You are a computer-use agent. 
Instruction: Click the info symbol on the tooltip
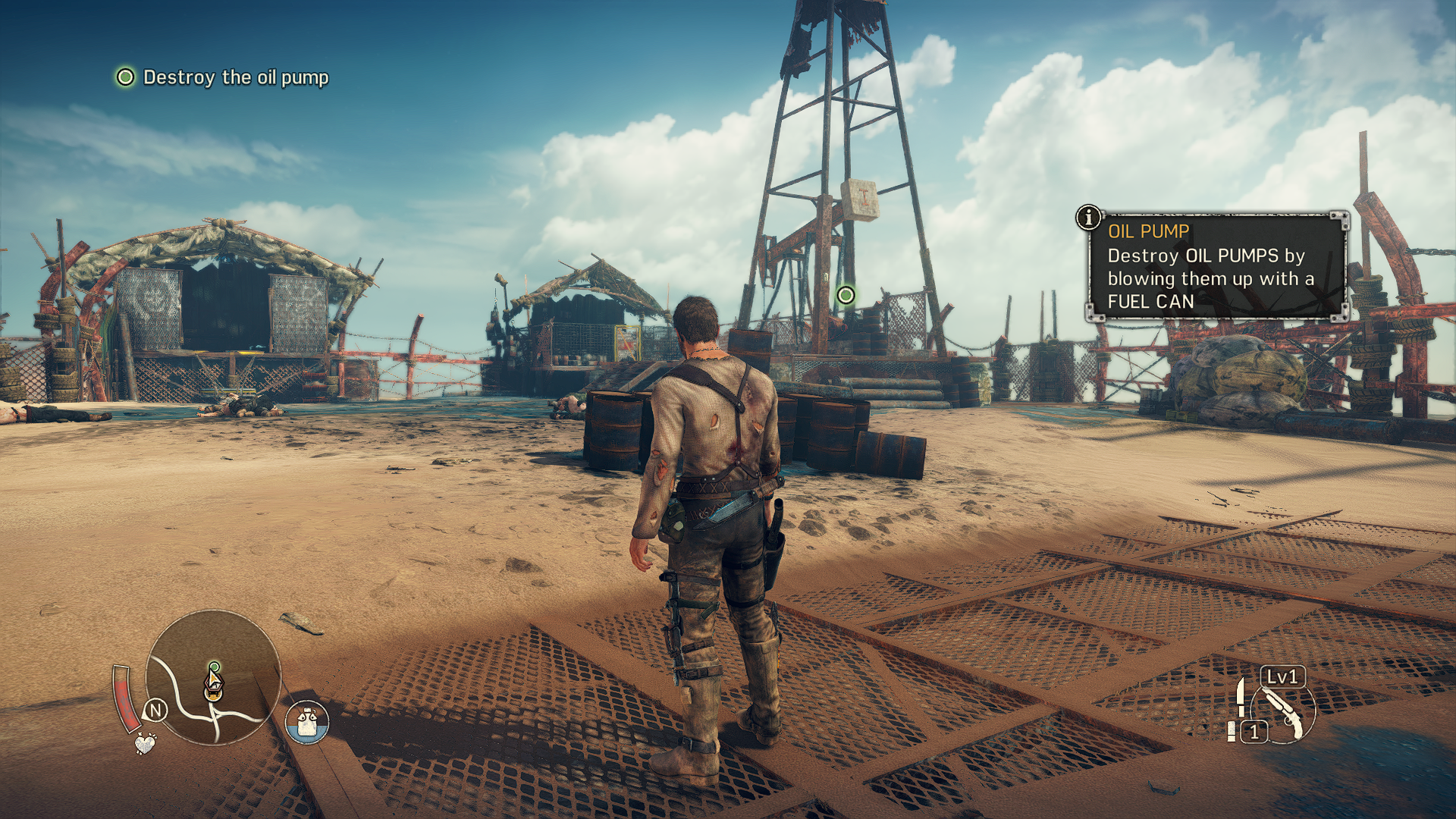(1089, 218)
